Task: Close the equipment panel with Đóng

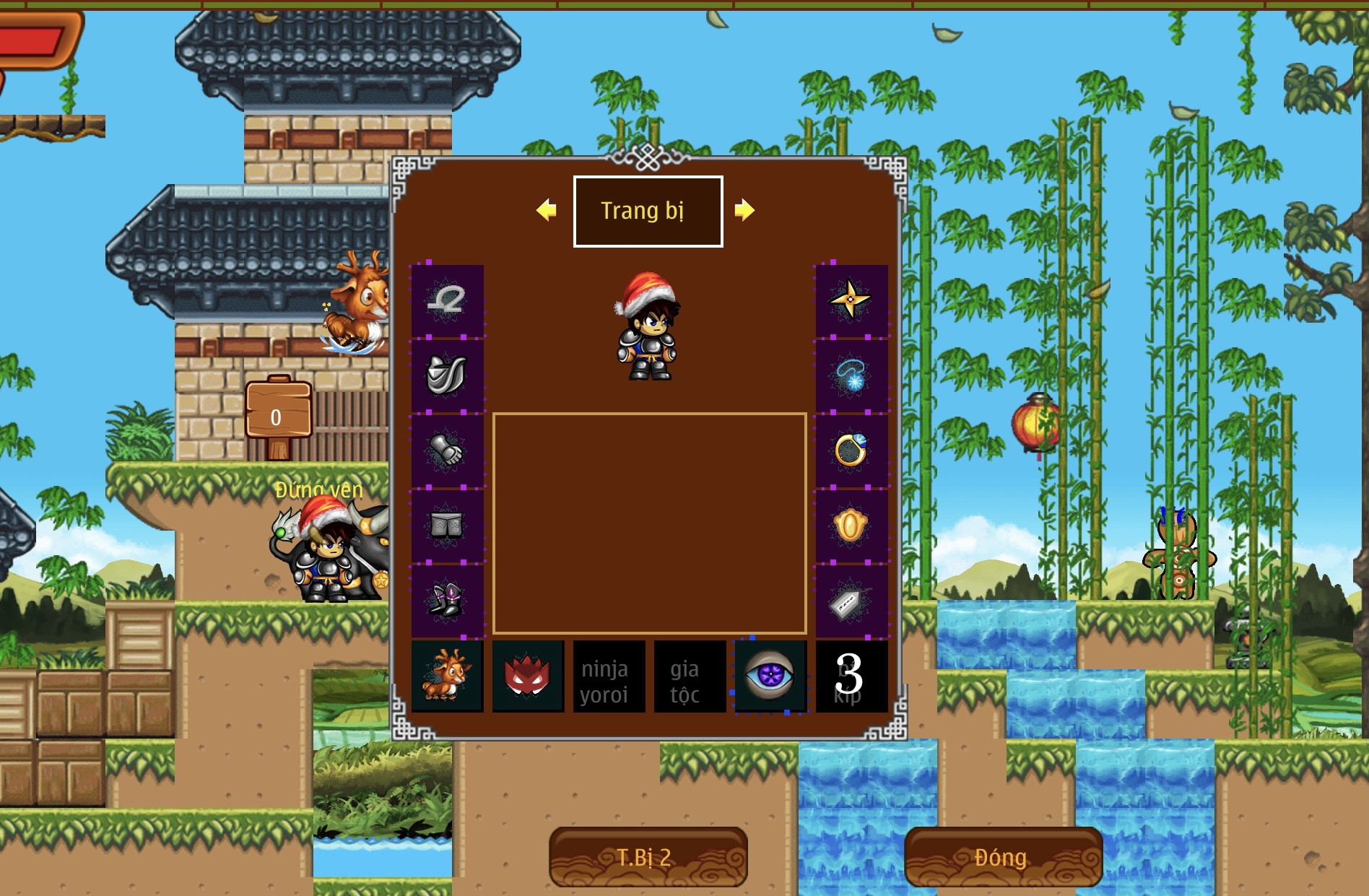Action: [x=1003, y=857]
